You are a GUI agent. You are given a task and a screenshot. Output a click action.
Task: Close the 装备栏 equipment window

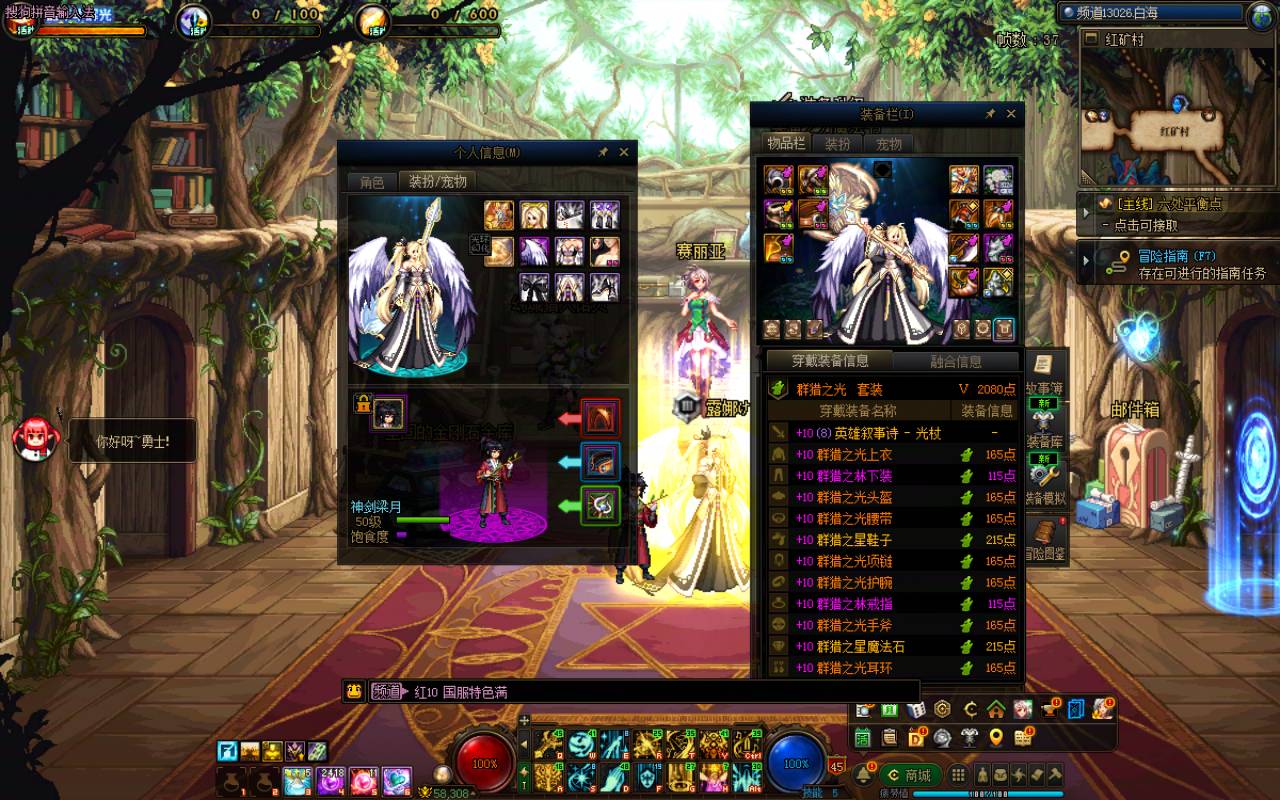(x=1011, y=114)
